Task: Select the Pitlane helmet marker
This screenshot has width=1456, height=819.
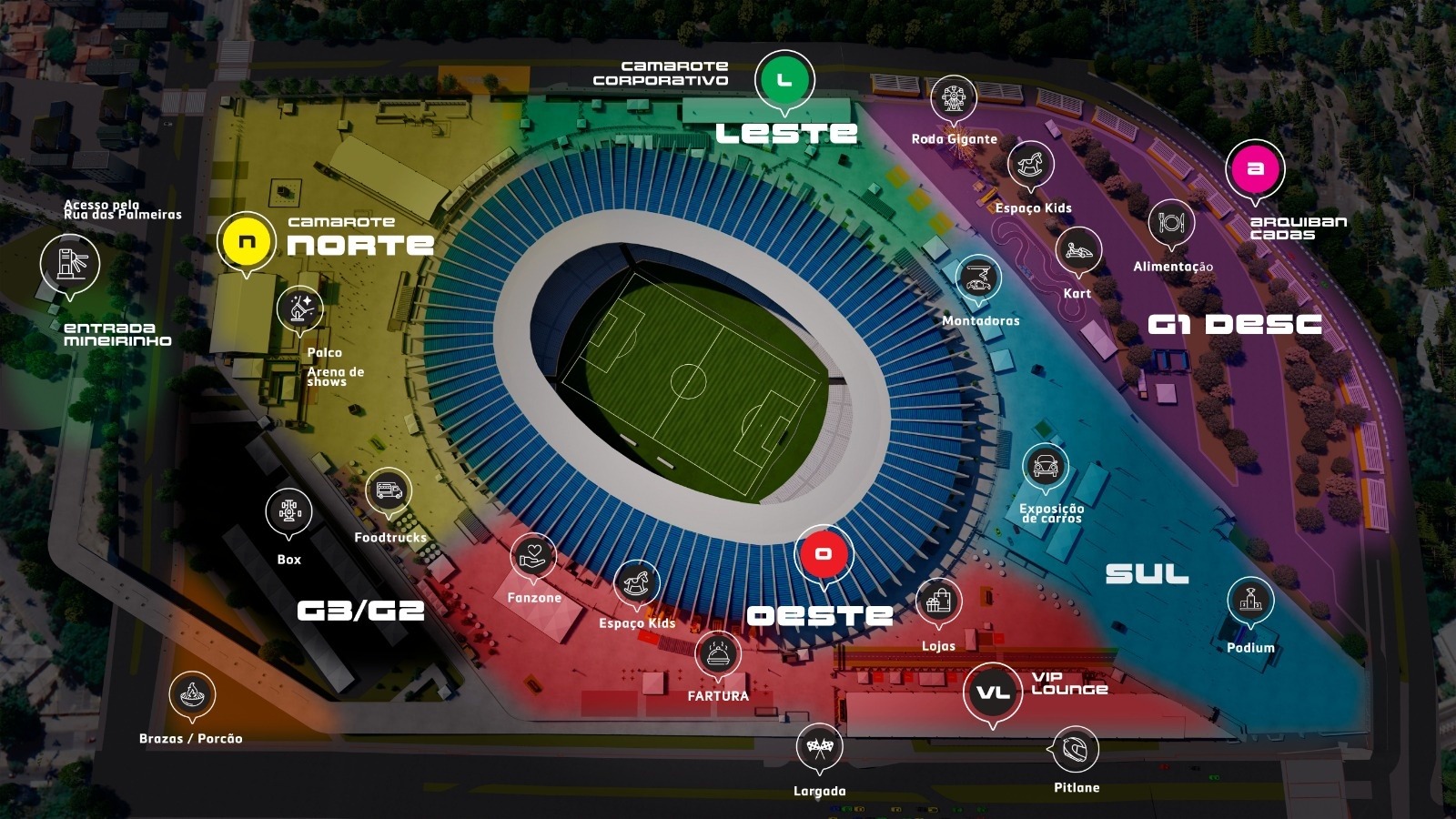Action: tap(1075, 750)
